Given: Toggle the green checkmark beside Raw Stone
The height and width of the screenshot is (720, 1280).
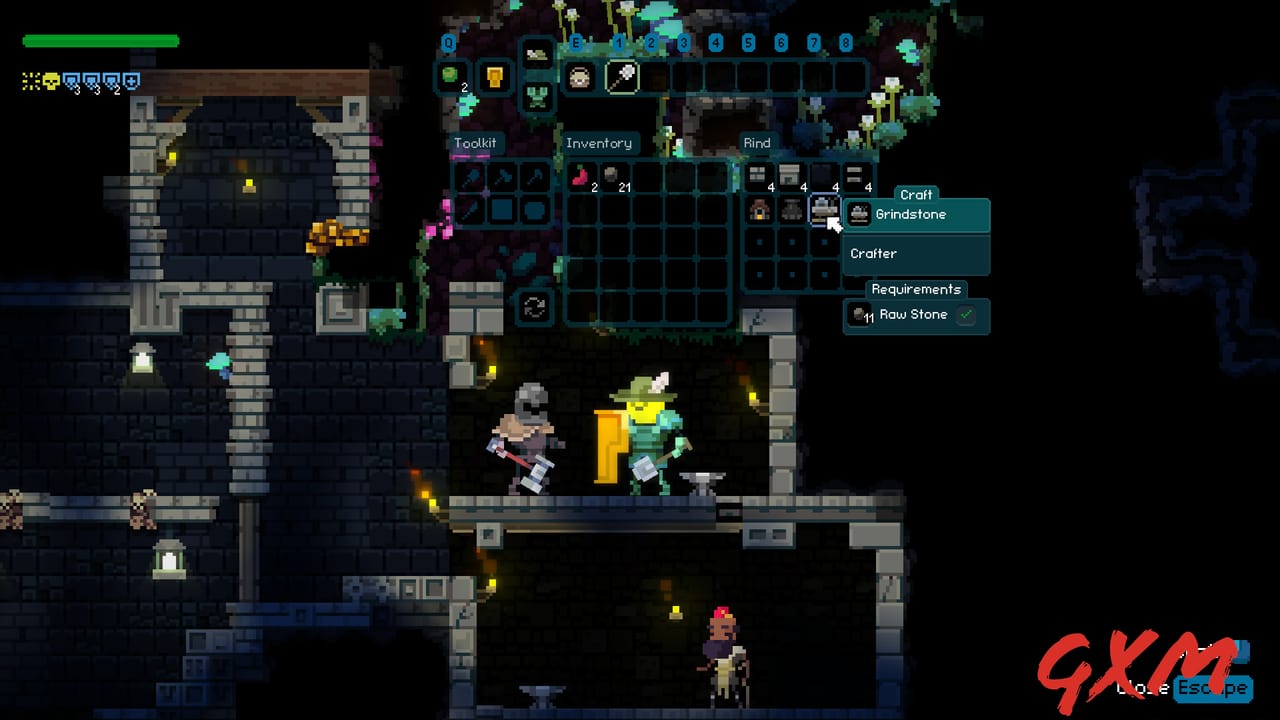Looking at the screenshot, I should pyautogui.click(x=966, y=315).
